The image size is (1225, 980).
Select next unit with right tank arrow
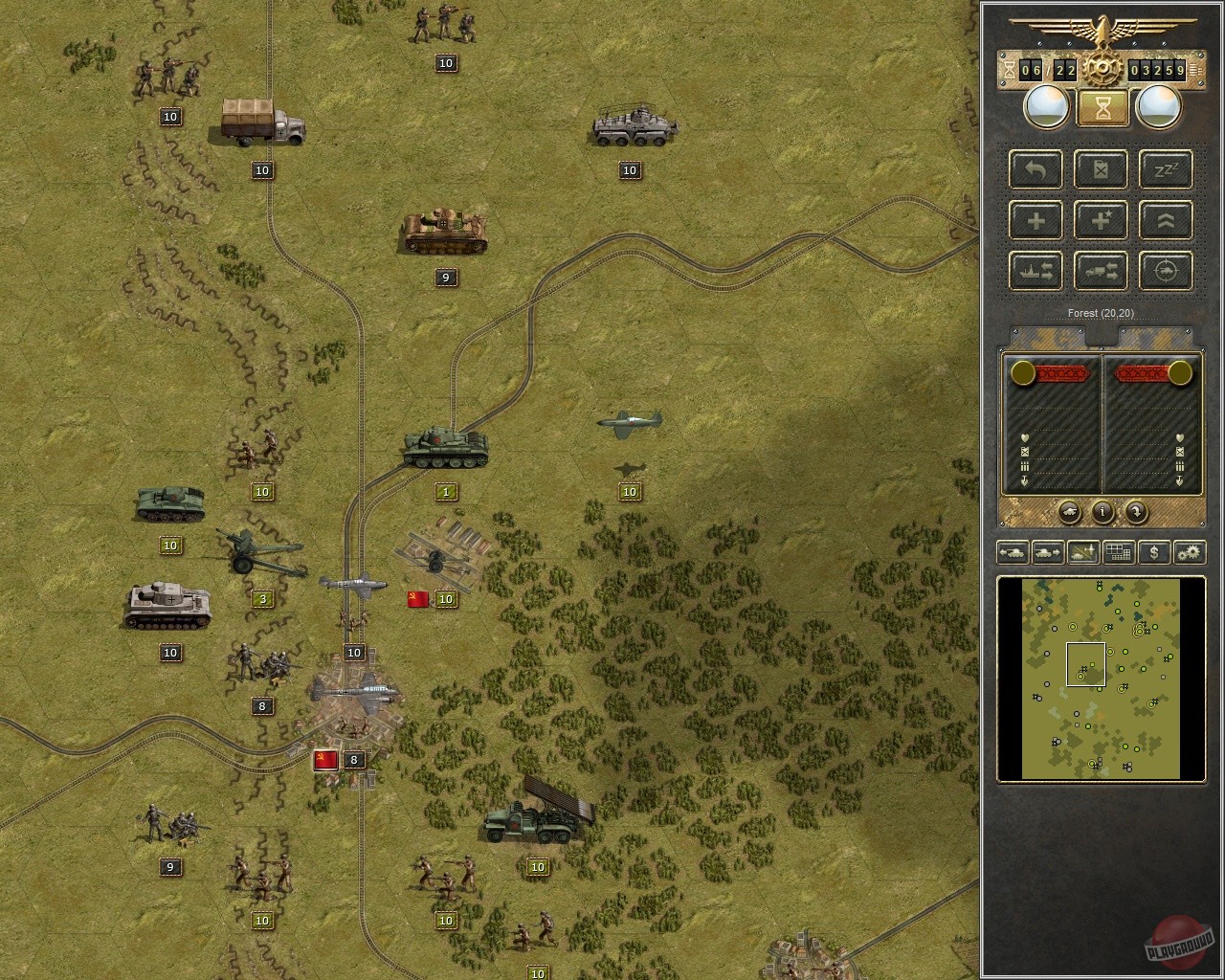coord(1048,552)
